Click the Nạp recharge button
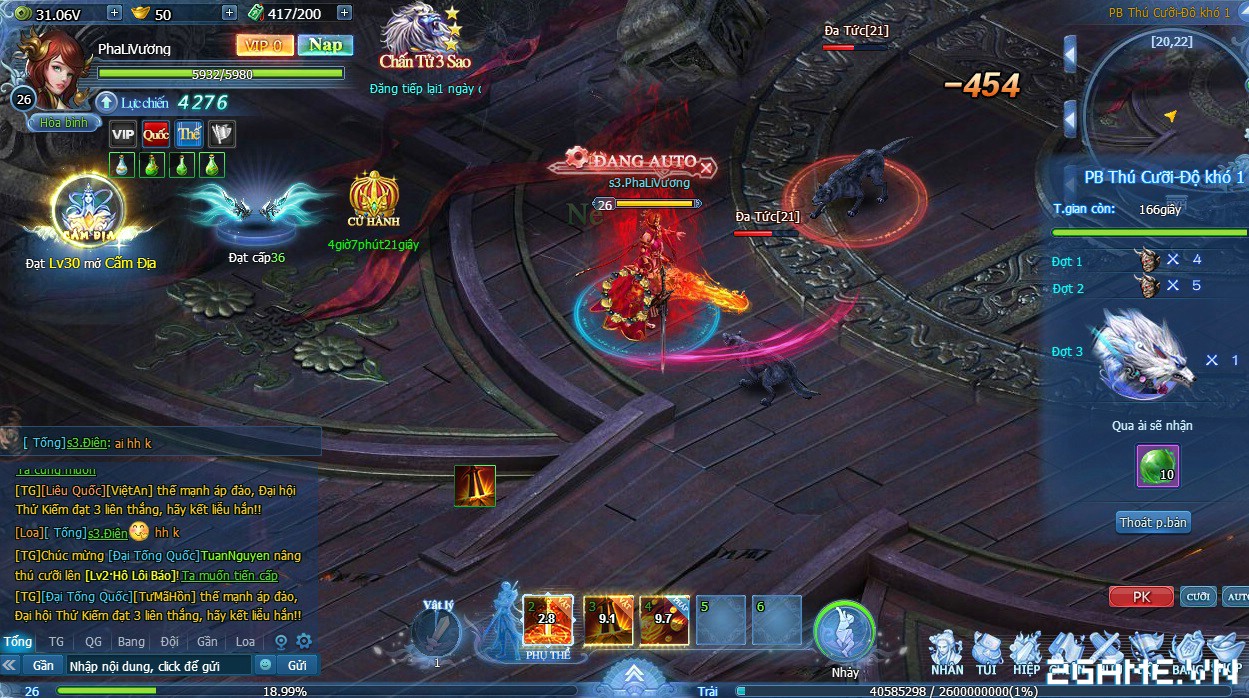 coord(325,45)
